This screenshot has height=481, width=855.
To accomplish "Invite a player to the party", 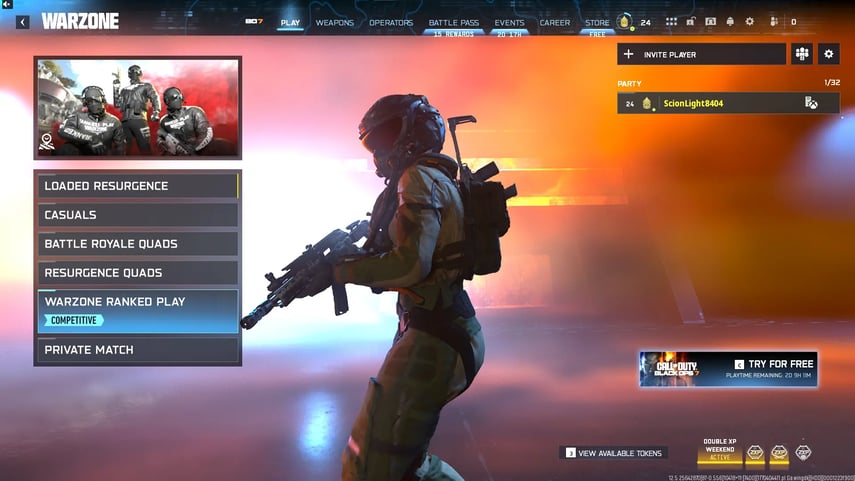I will (x=701, y=54).
